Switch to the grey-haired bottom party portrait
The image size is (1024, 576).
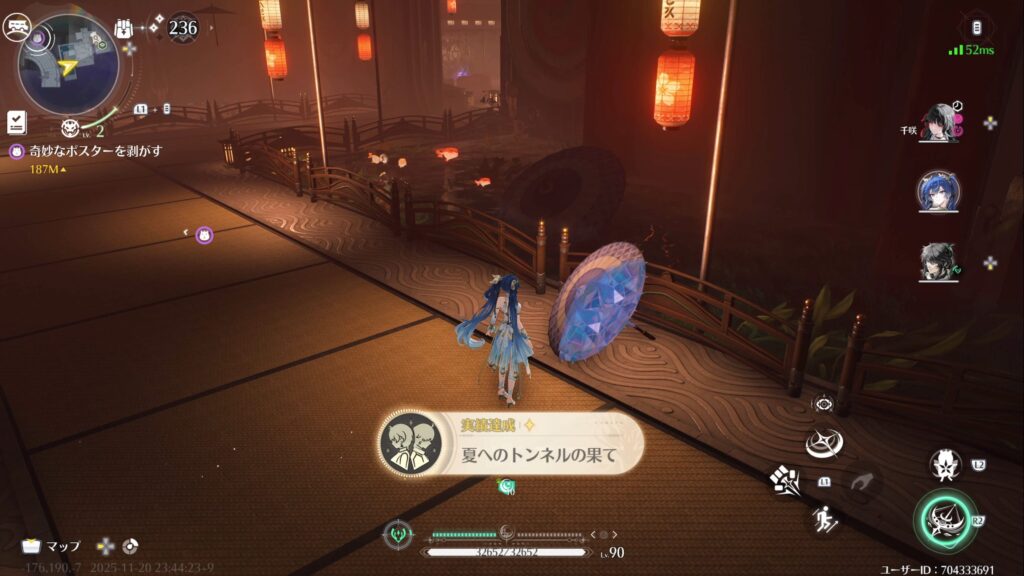(938, 262)
